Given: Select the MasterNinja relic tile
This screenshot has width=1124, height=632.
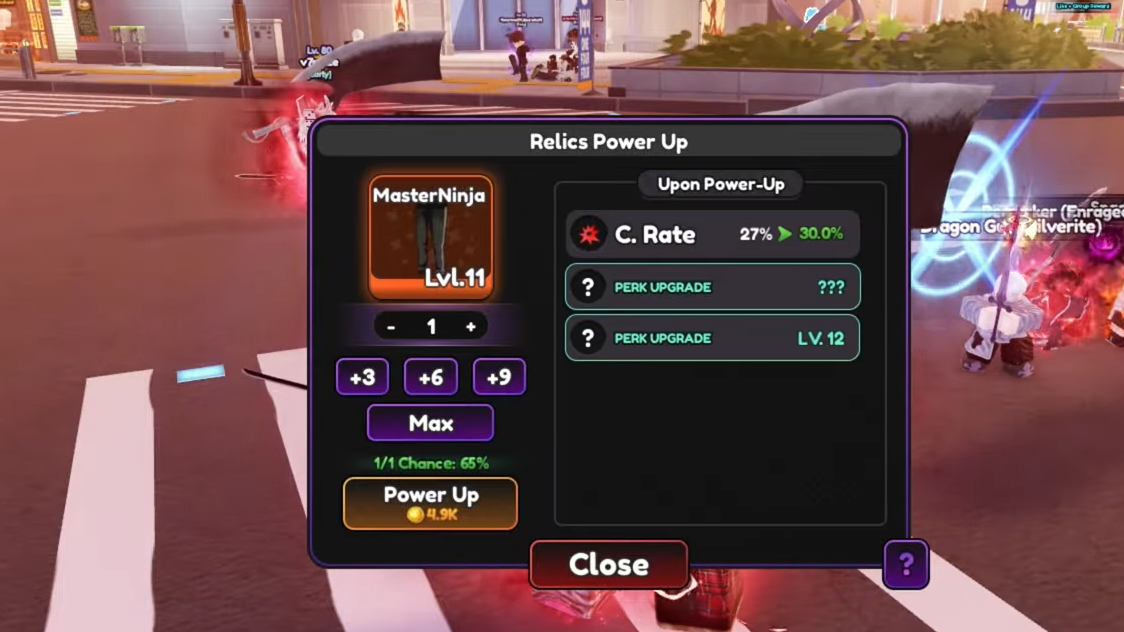Looking at the screenshot, I should click(x=430, y=238).
